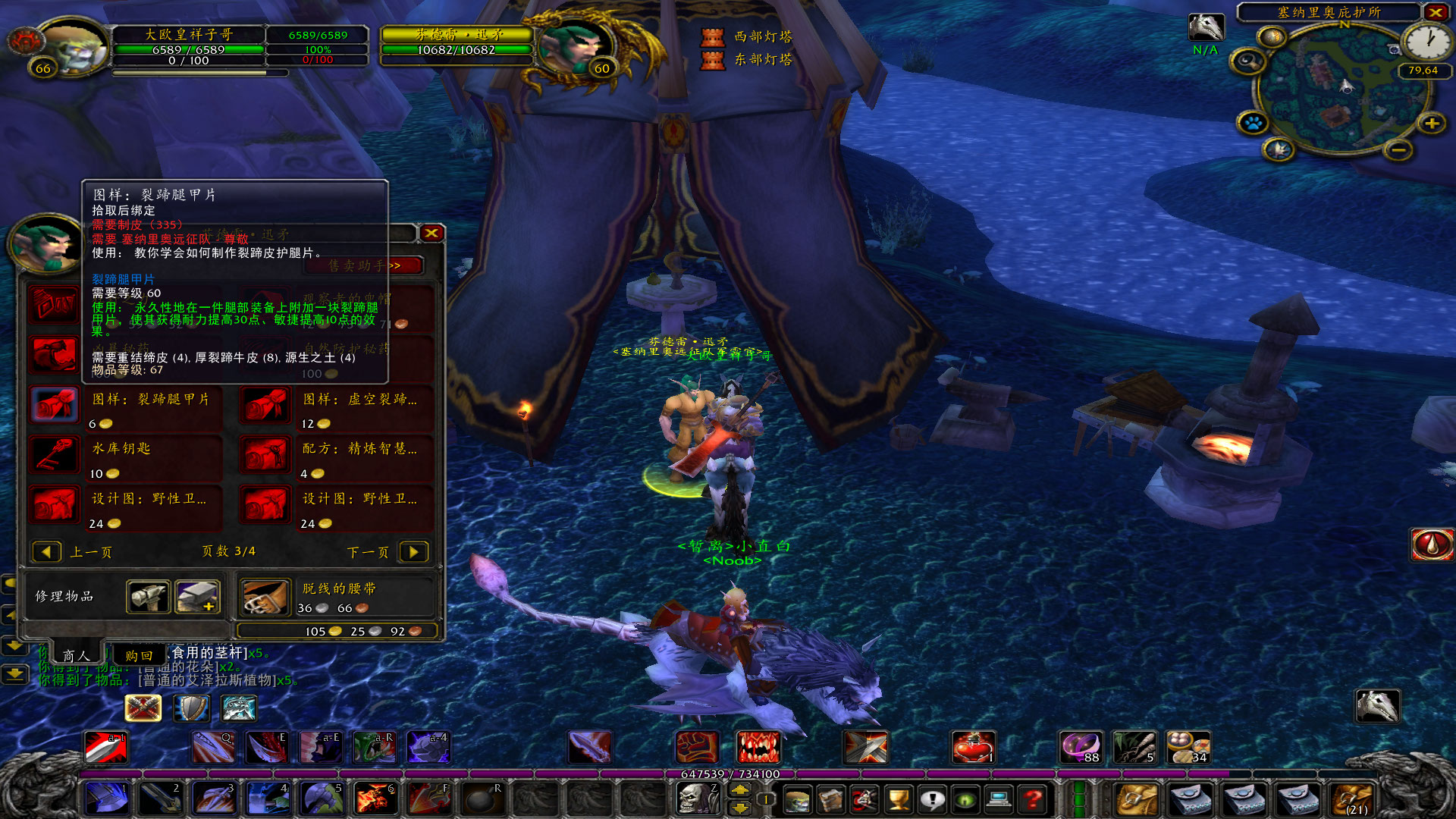Click the repair all items anvil button
The width and height of the screenshot is (1456, 819).
click(x=197, y=597)
